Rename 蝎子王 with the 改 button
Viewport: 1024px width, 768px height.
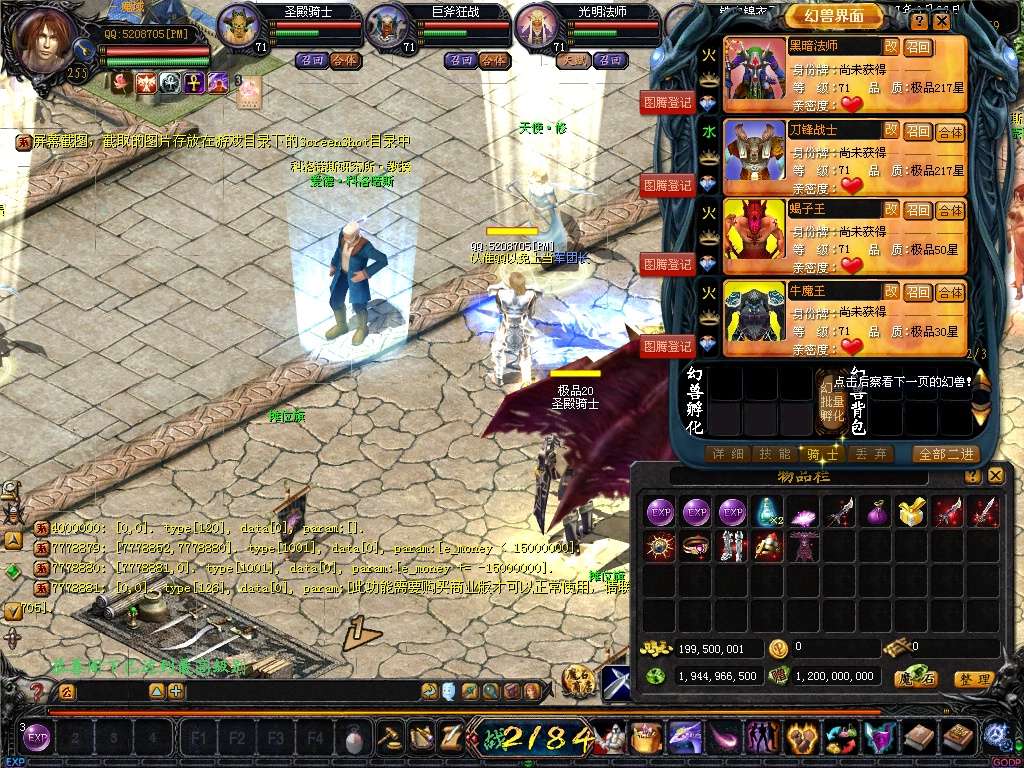(890, 210)
